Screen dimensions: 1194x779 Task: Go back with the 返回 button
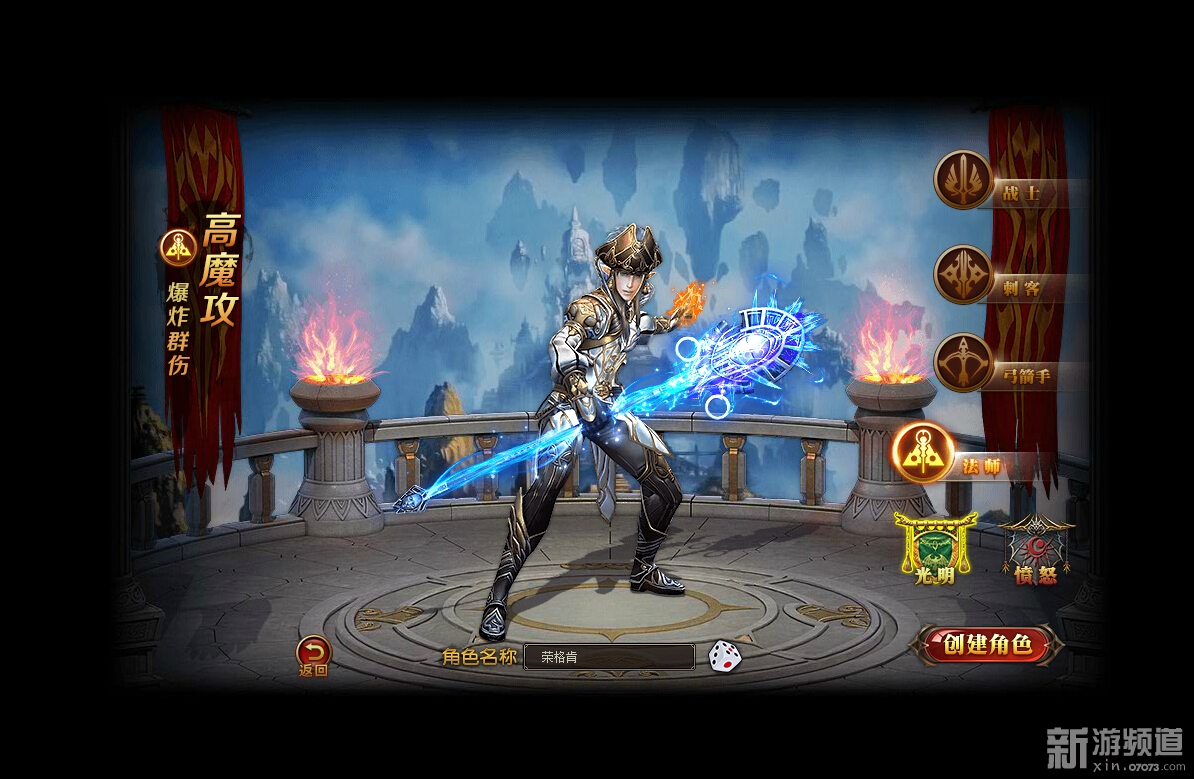(x=313, y=656)
